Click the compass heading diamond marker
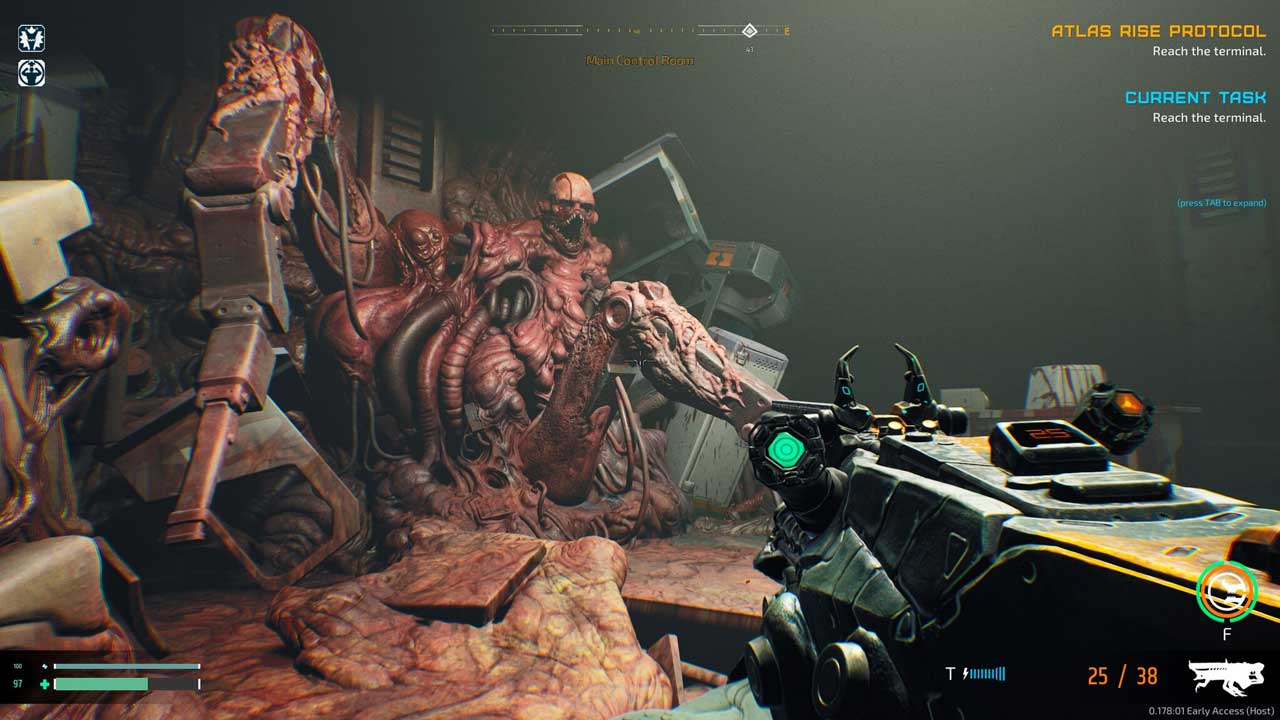 click(749, 30)
